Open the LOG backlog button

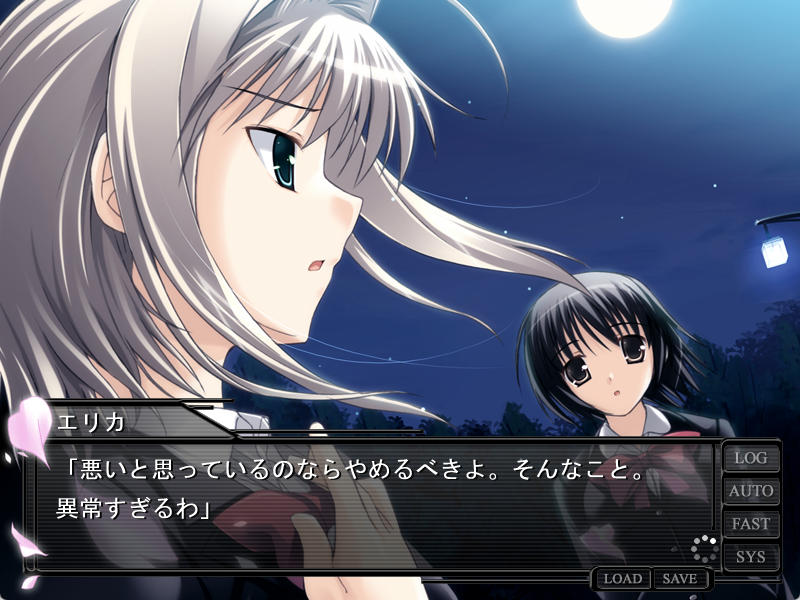[751, 458]
